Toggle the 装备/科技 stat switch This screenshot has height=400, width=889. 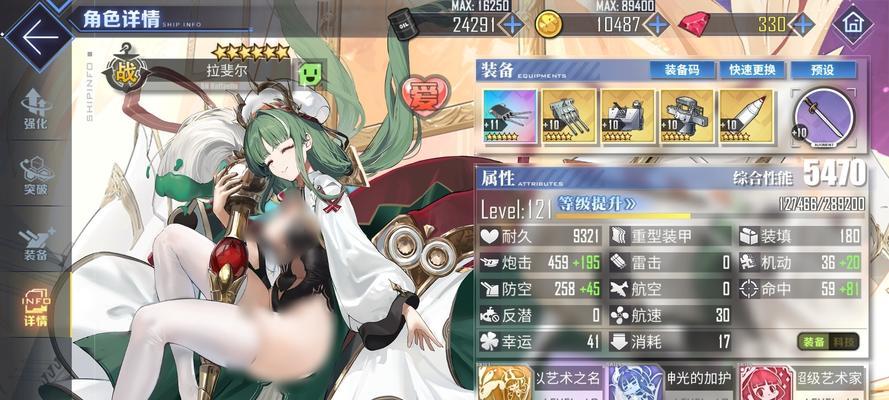[x=829, y=342]
